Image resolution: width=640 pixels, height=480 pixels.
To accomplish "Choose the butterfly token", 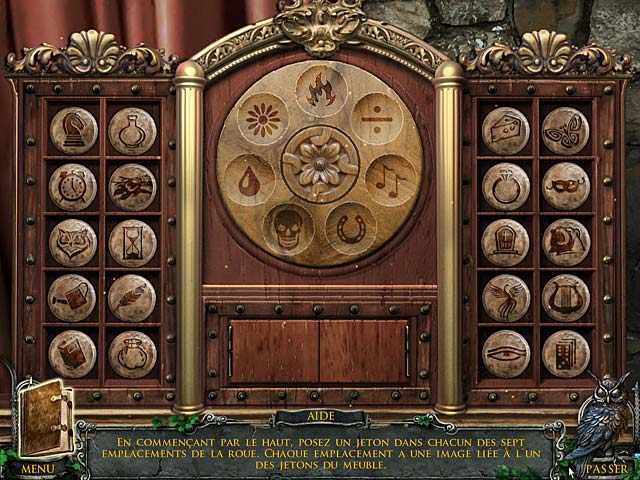I will 566,130.
